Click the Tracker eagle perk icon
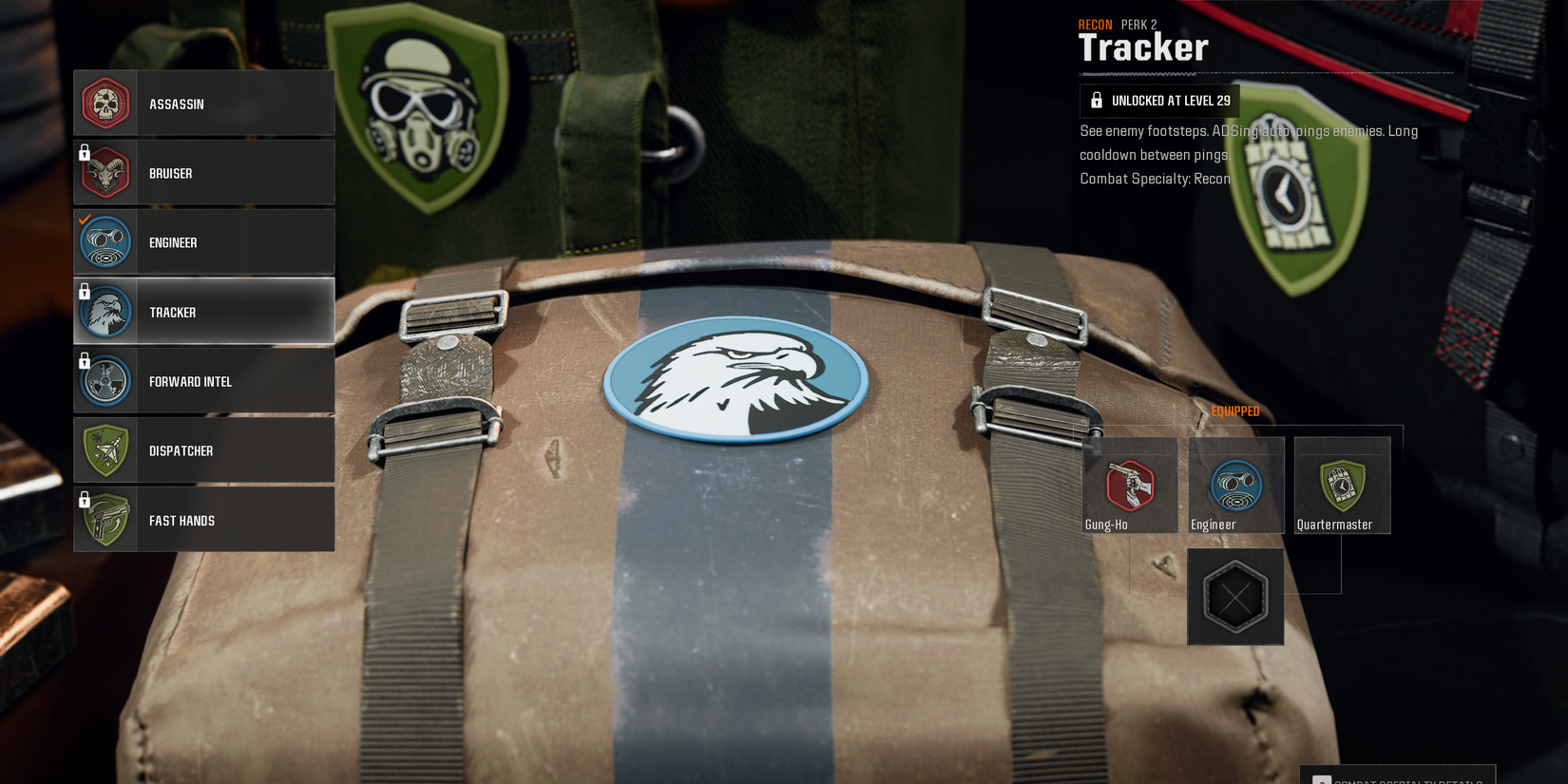The height and width of the screenshot is (784, 1568). [x=105, y=311]
